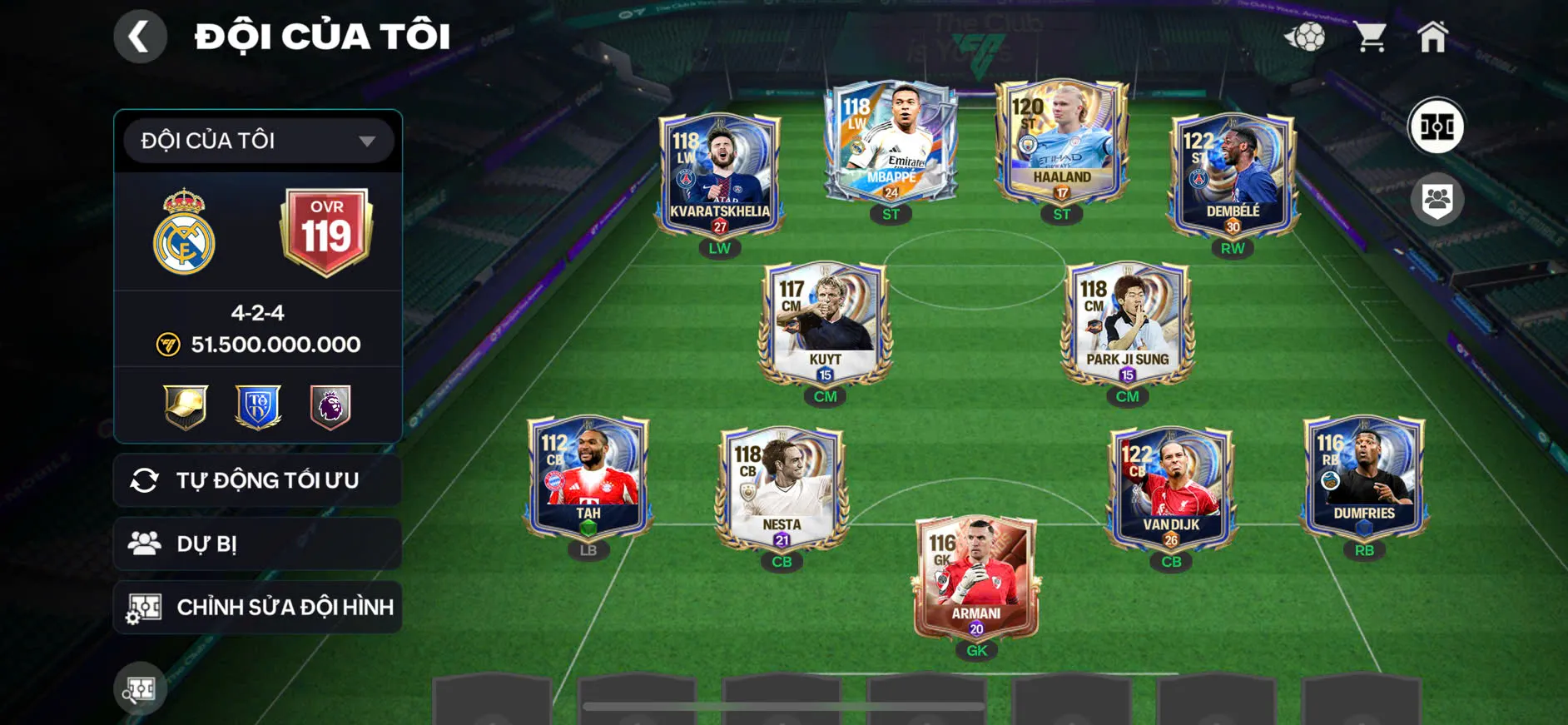Open the DỰ BỊ substitutes list
The width and height of the screenshot is (1568, 725).
[258, 544]
